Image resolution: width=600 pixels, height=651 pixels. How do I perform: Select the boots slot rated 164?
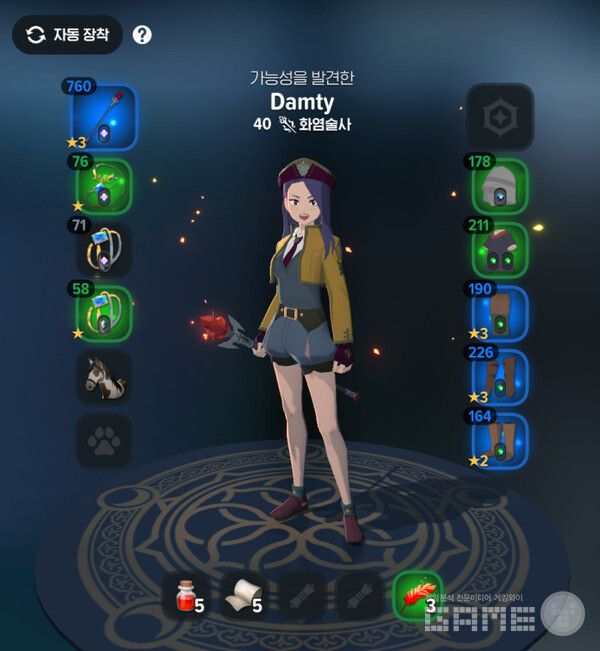coord(499,441)
